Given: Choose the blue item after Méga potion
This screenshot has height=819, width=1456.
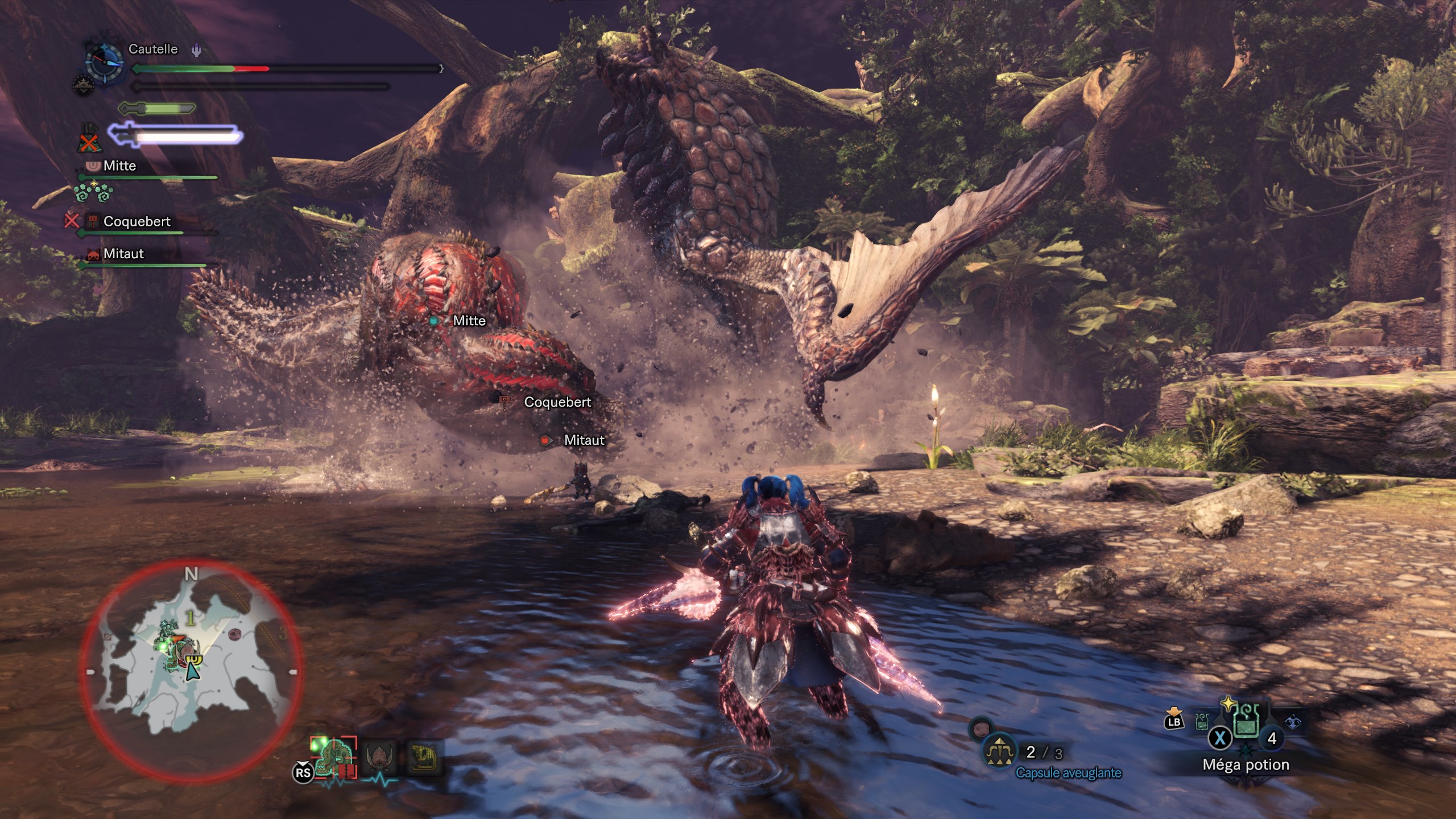Looking at the screenshot, I should 1292,722.
